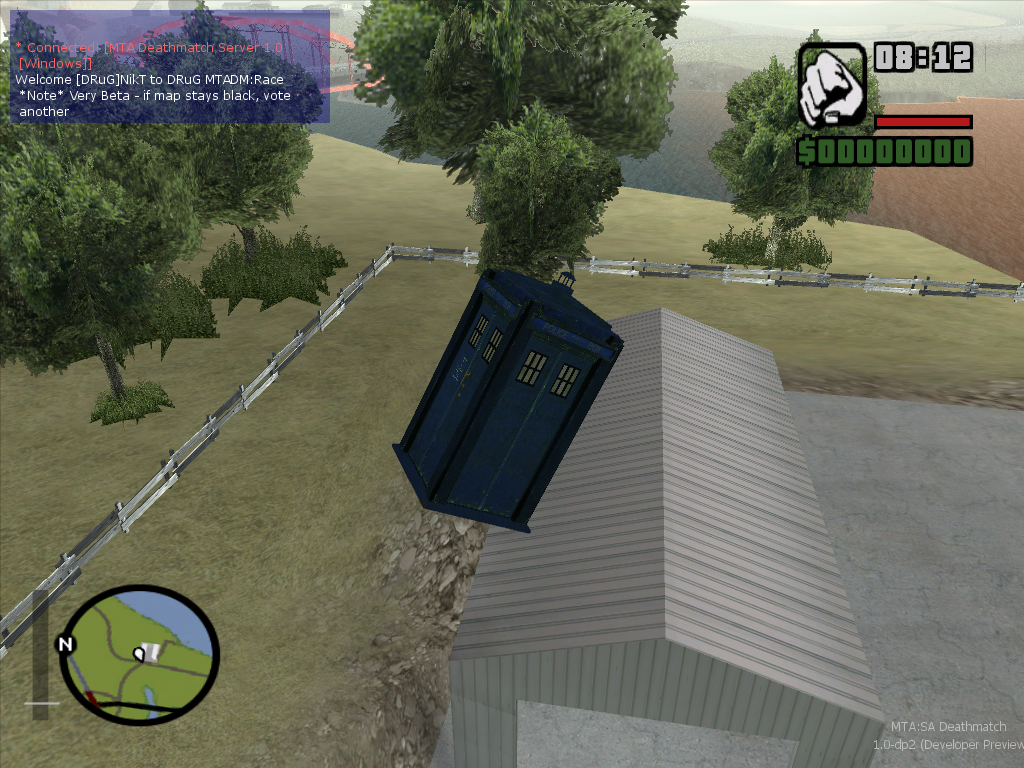Image resolution: width=1024 pixels, height=768 pixels.
Task: Click the fist weapon icon
Action: (832, 85)
